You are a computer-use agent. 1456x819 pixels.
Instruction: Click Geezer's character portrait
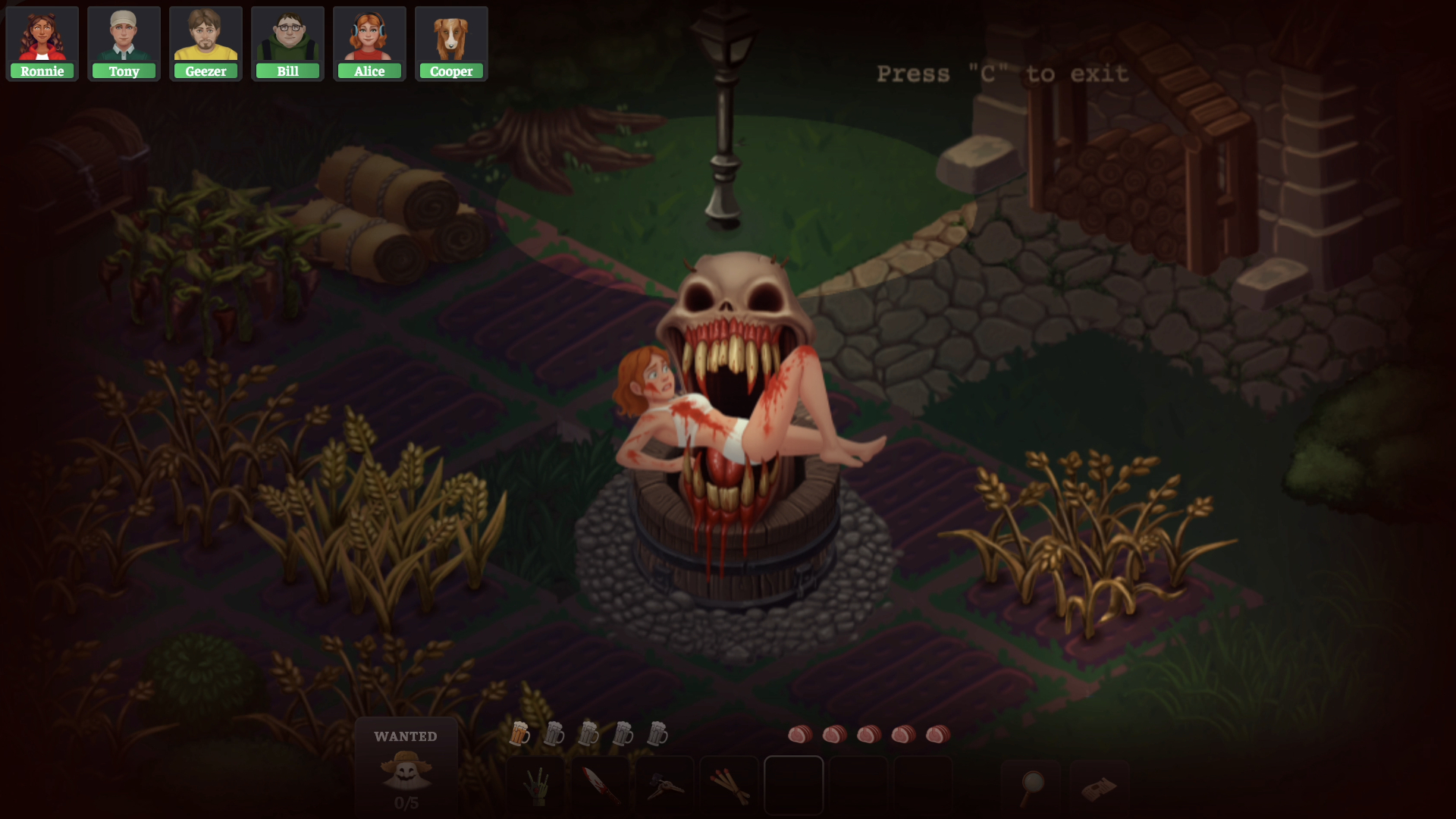(x=206, y=43)
